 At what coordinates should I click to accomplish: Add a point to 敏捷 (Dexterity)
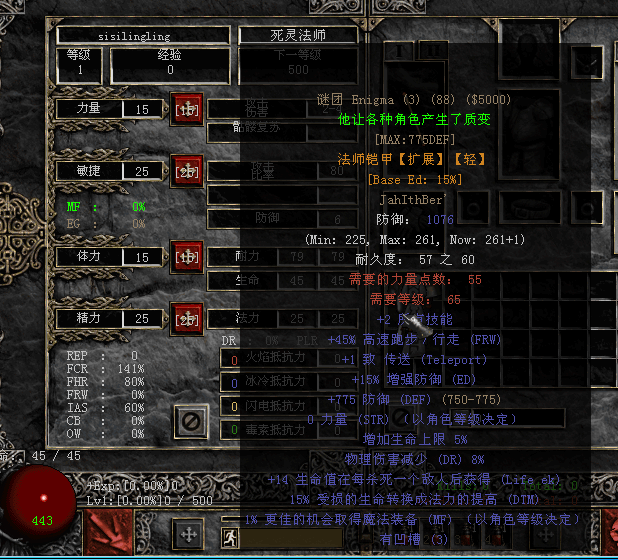[x=187, y=171]
